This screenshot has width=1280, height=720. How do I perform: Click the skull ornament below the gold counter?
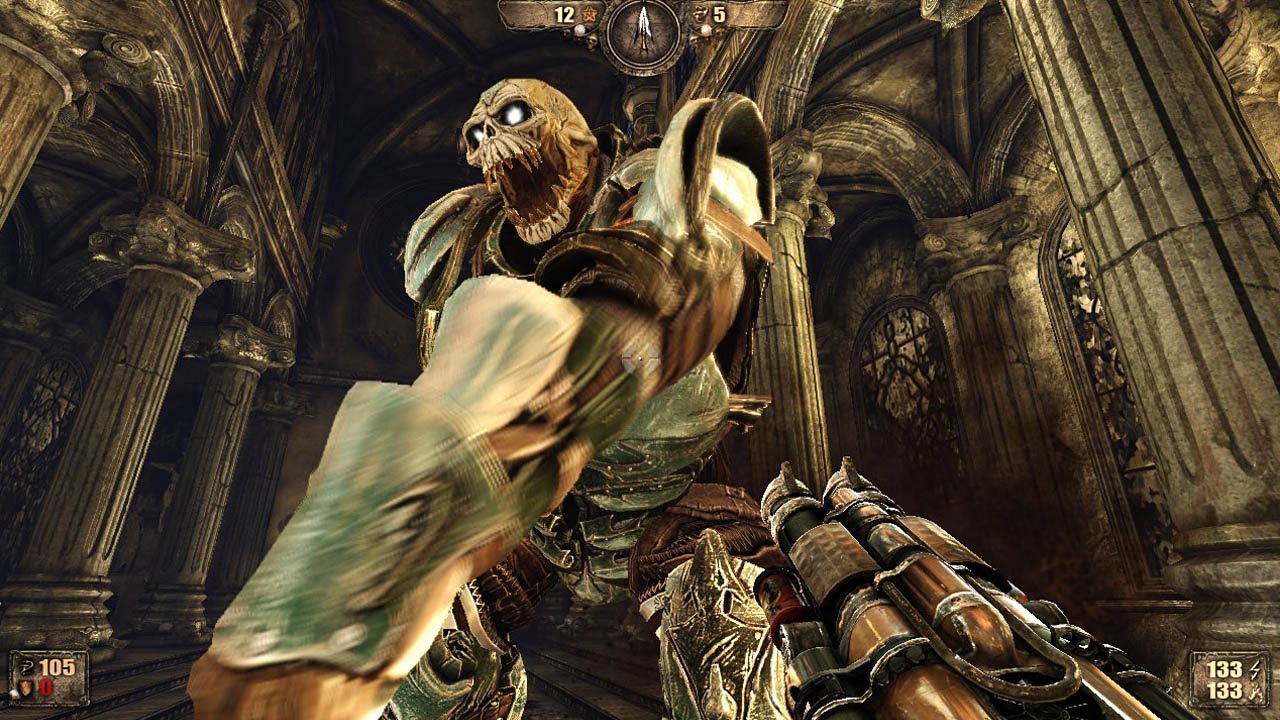pyautogui.click(x=592, y=42)
